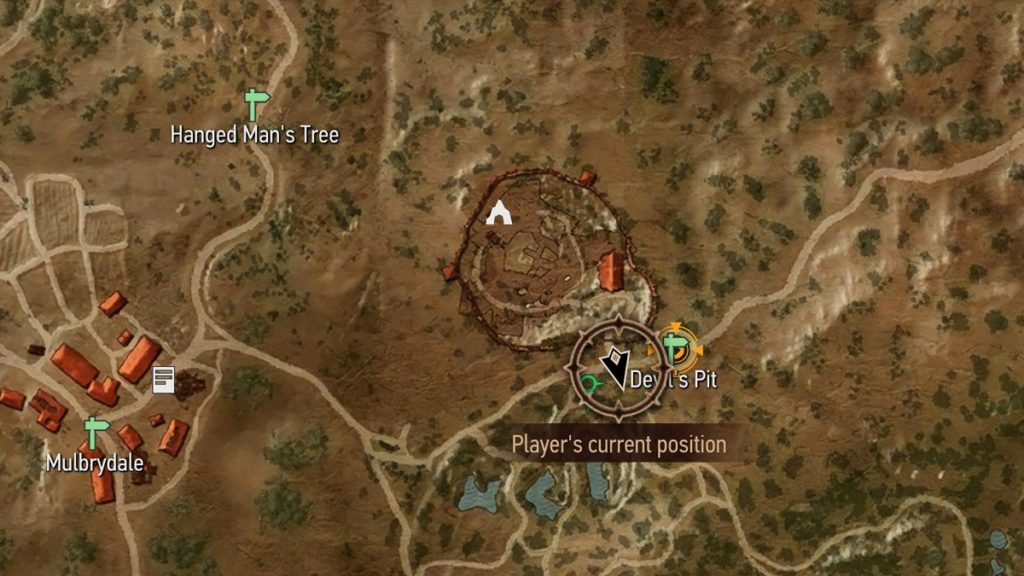The image size is (1024, 576).
Task: Click the black player position arrow
Action: [x=613, y=369]
